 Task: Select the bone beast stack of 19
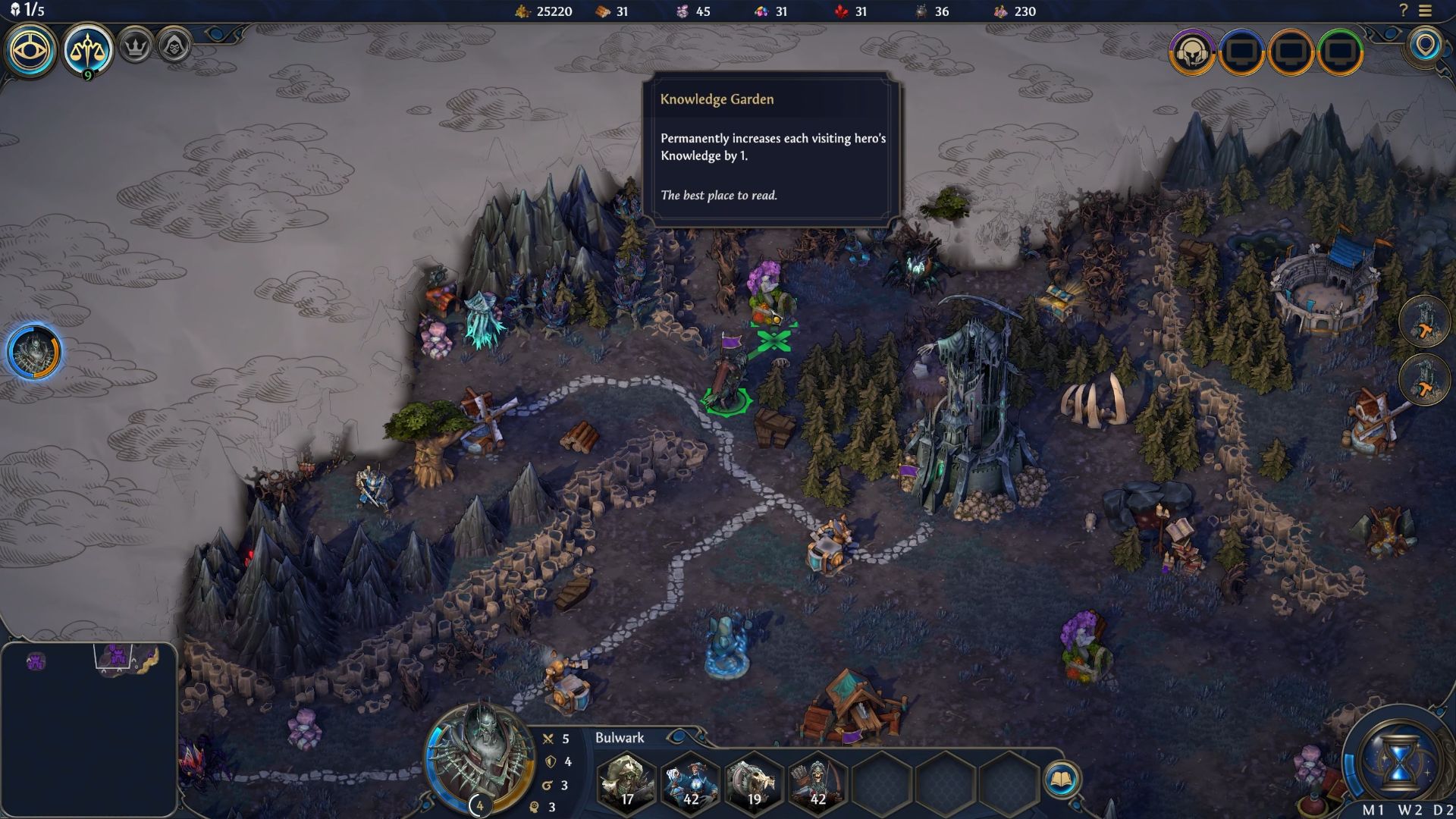[x=754, y=782]
